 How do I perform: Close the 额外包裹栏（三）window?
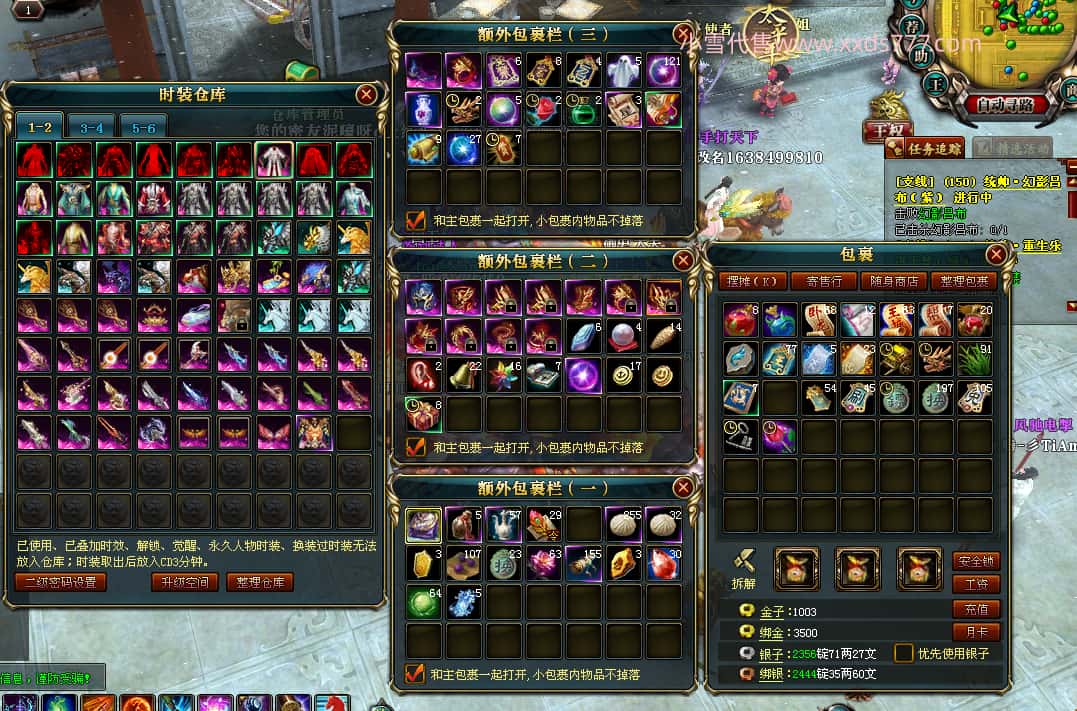(x=683, y=34)
